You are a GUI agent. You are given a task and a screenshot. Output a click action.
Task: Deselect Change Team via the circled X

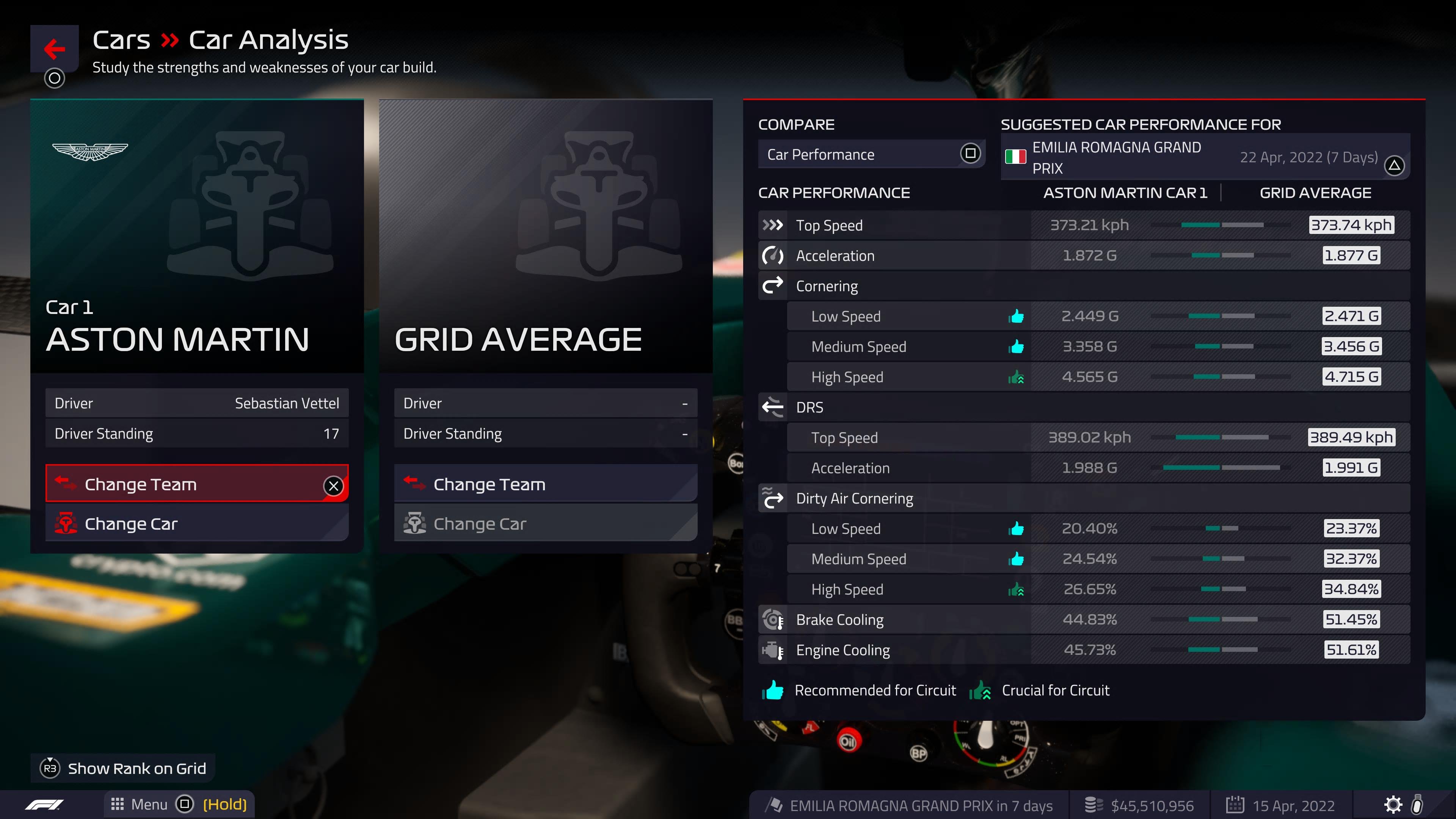pyautogui.click(x=334, y=485)
